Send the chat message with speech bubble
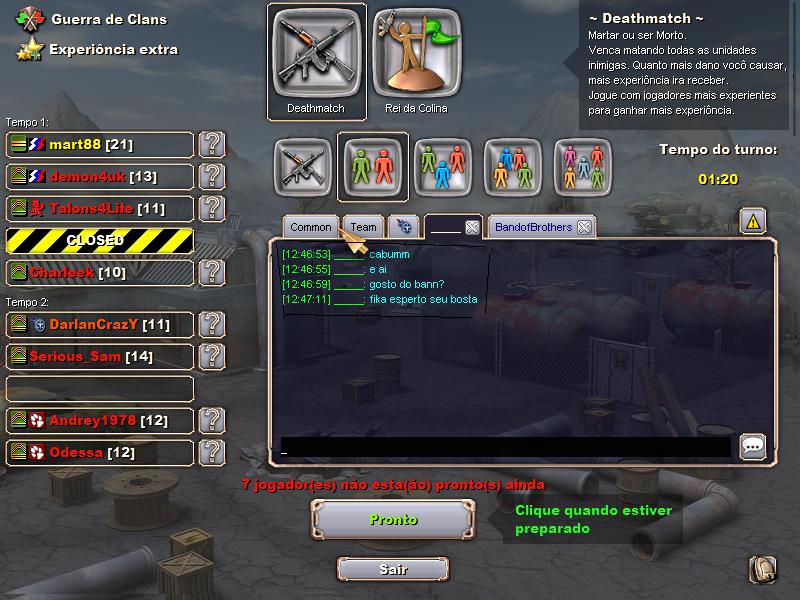The height and width of the screenshot is (600, 800). (x=753, y=447)
